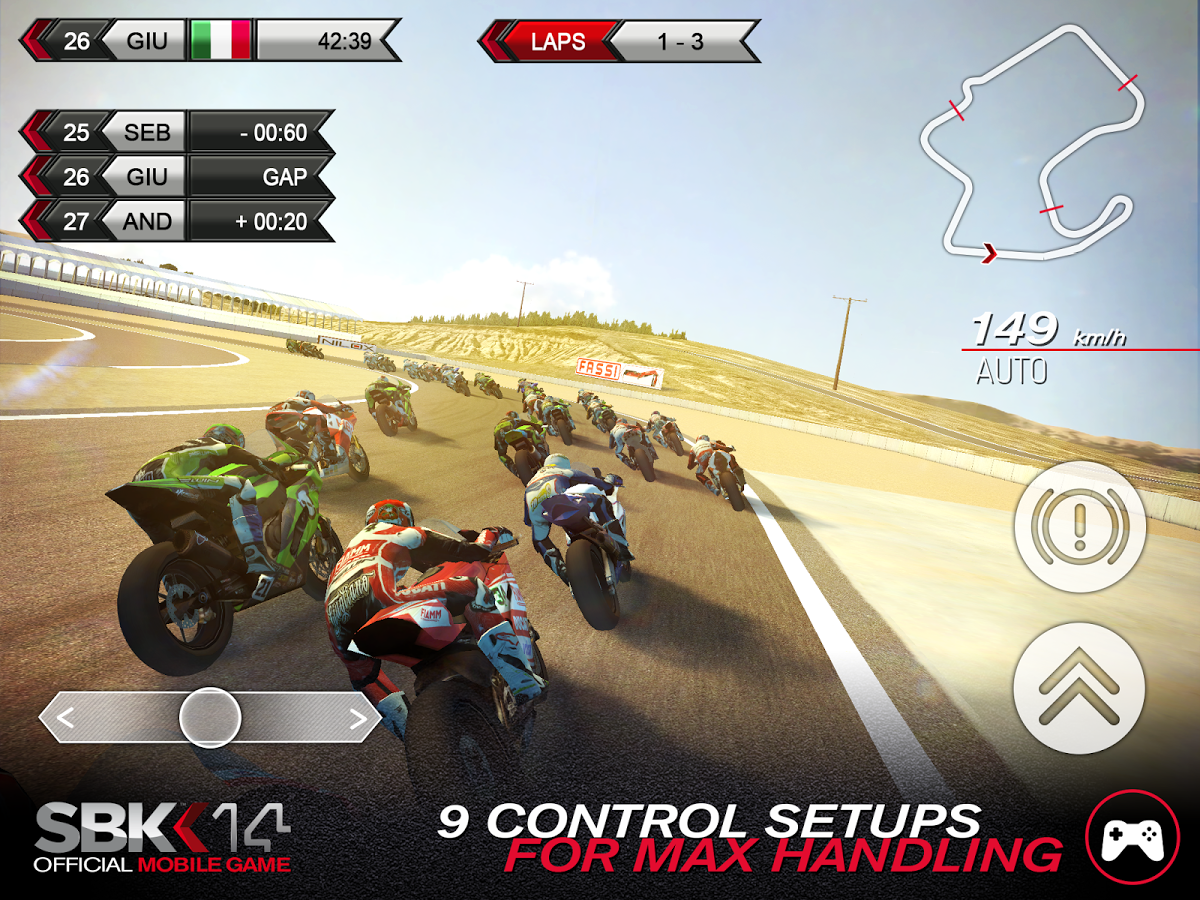Click the steering slider's round knob
Screen dimensions: 1200x900
pyautogui.click(x=210, y=716)
